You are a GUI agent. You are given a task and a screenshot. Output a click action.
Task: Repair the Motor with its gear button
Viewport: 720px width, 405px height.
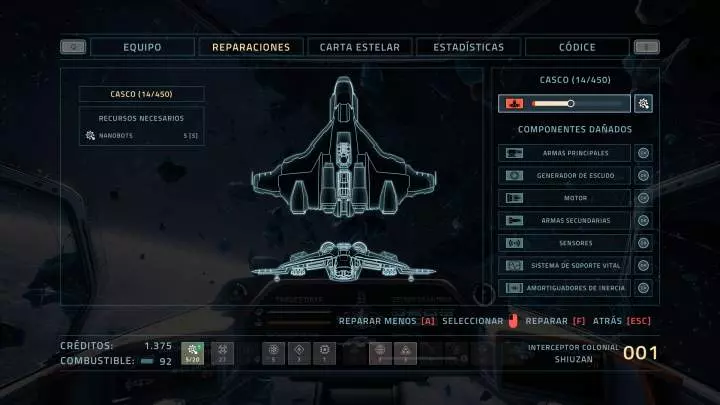pyautogui.click(x=644, y=198)
